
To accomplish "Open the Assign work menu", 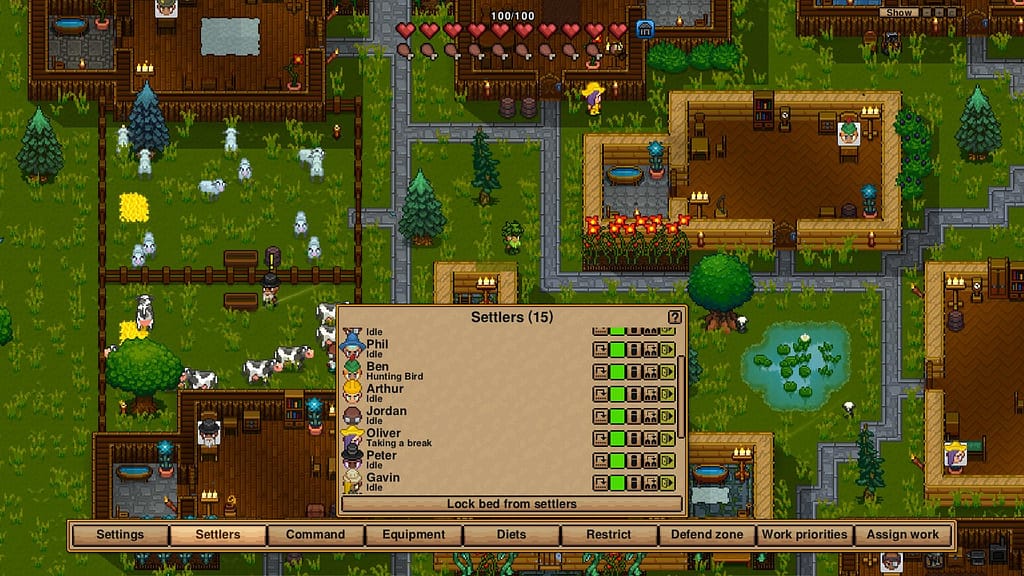I will click(x=902, y=534).
